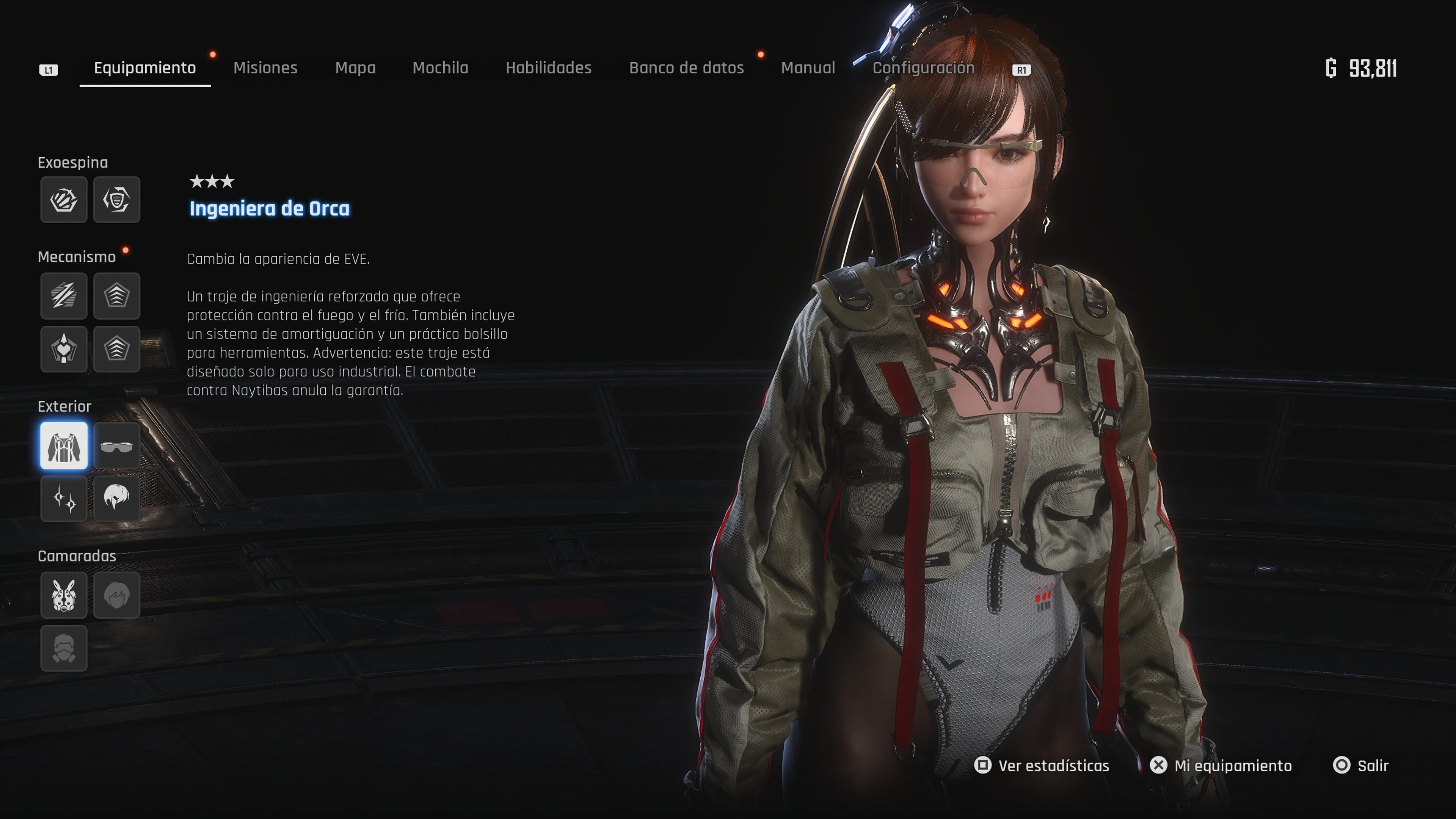This screenshot has width=1456, height=819.
Task: Show the Manual tab
Action: point(808,68)
